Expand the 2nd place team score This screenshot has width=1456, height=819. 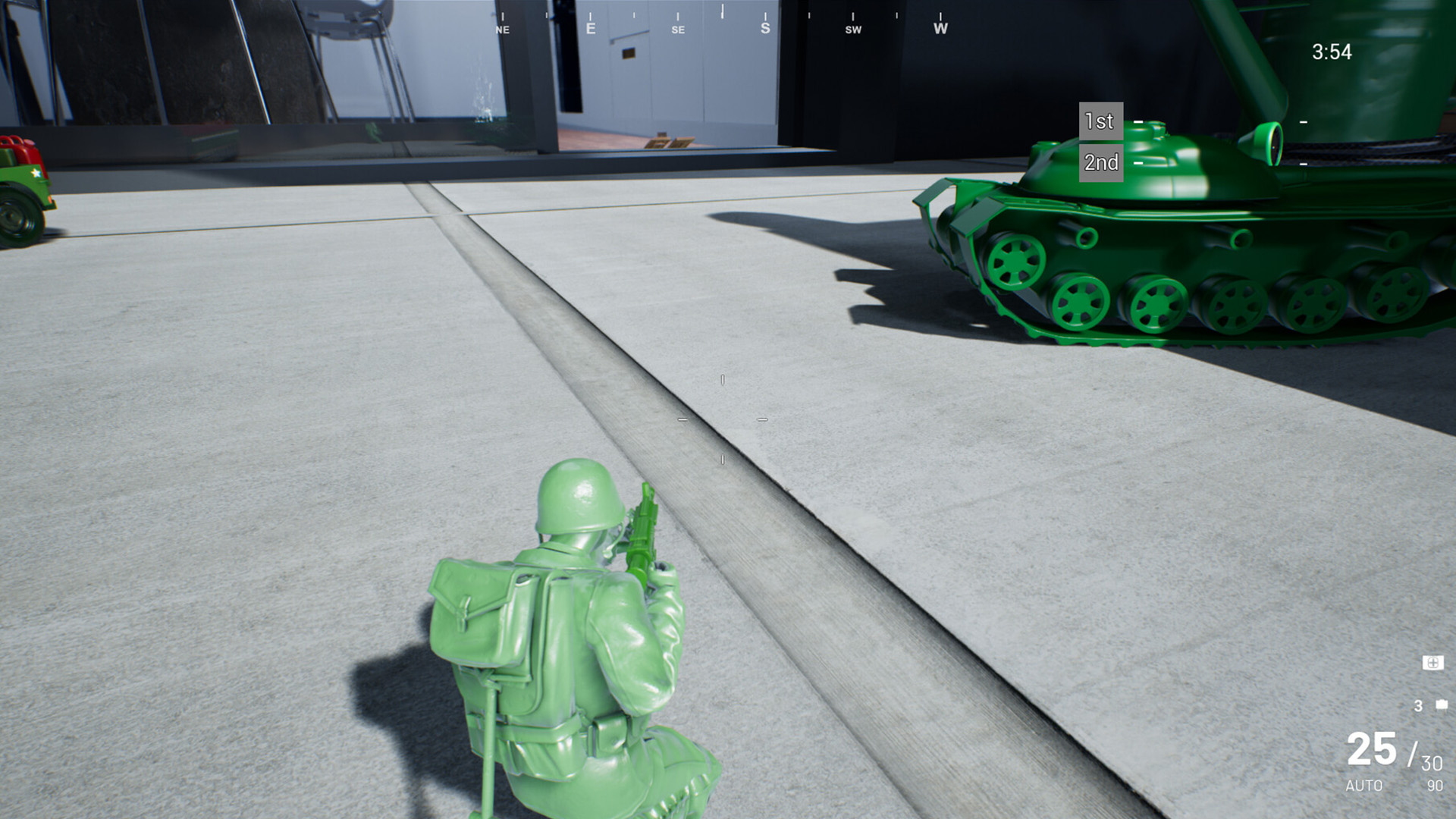[x=1303, y=164]
